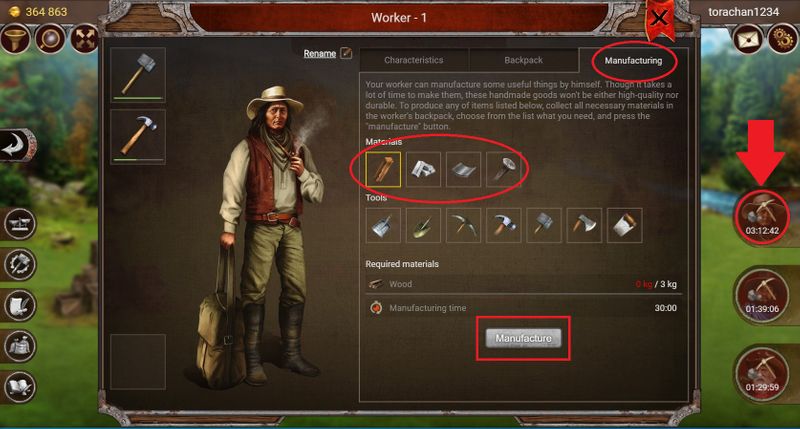Screen dimensions: 800x429
Task: Click the magnifying glass search icon
Action: [49, 39]
